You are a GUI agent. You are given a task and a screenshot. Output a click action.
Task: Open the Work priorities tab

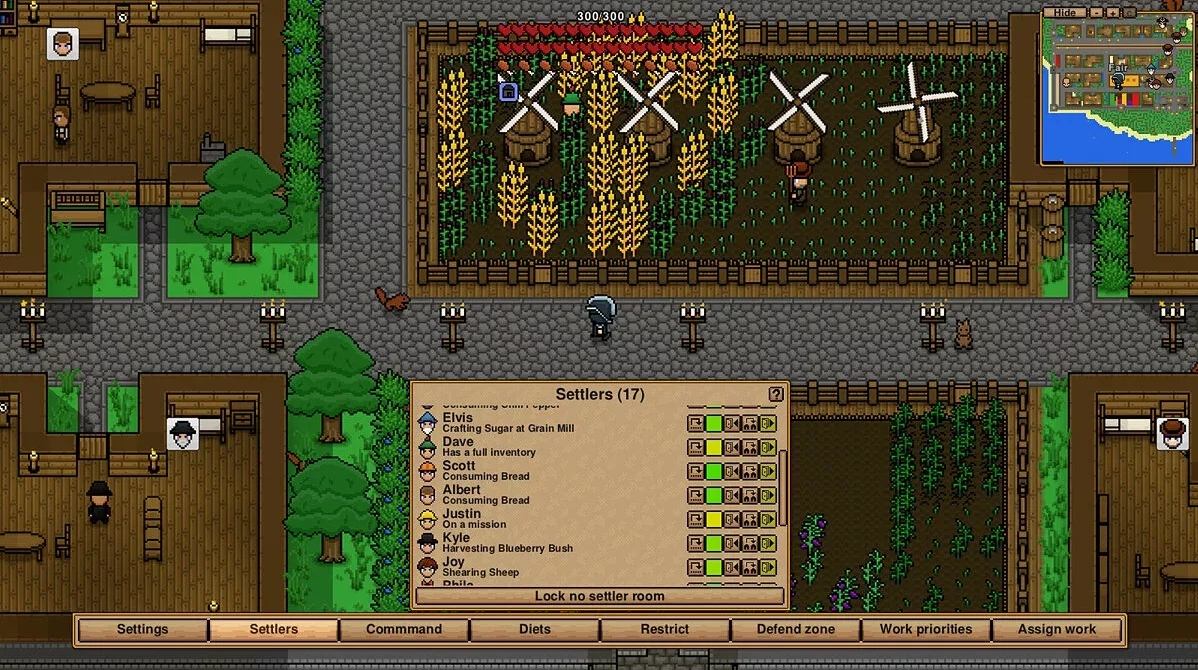click(926, 629)
